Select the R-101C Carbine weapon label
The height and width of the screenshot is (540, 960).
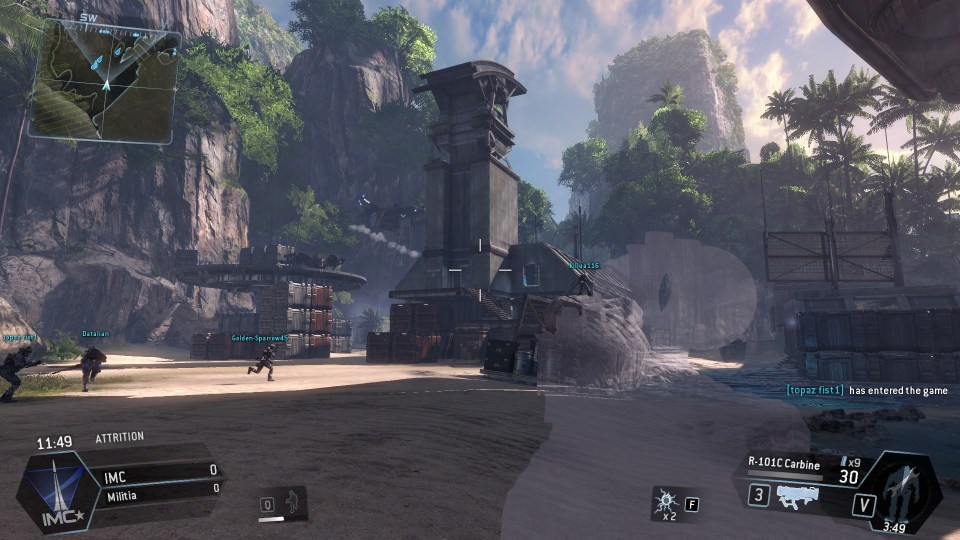[784, 464]
